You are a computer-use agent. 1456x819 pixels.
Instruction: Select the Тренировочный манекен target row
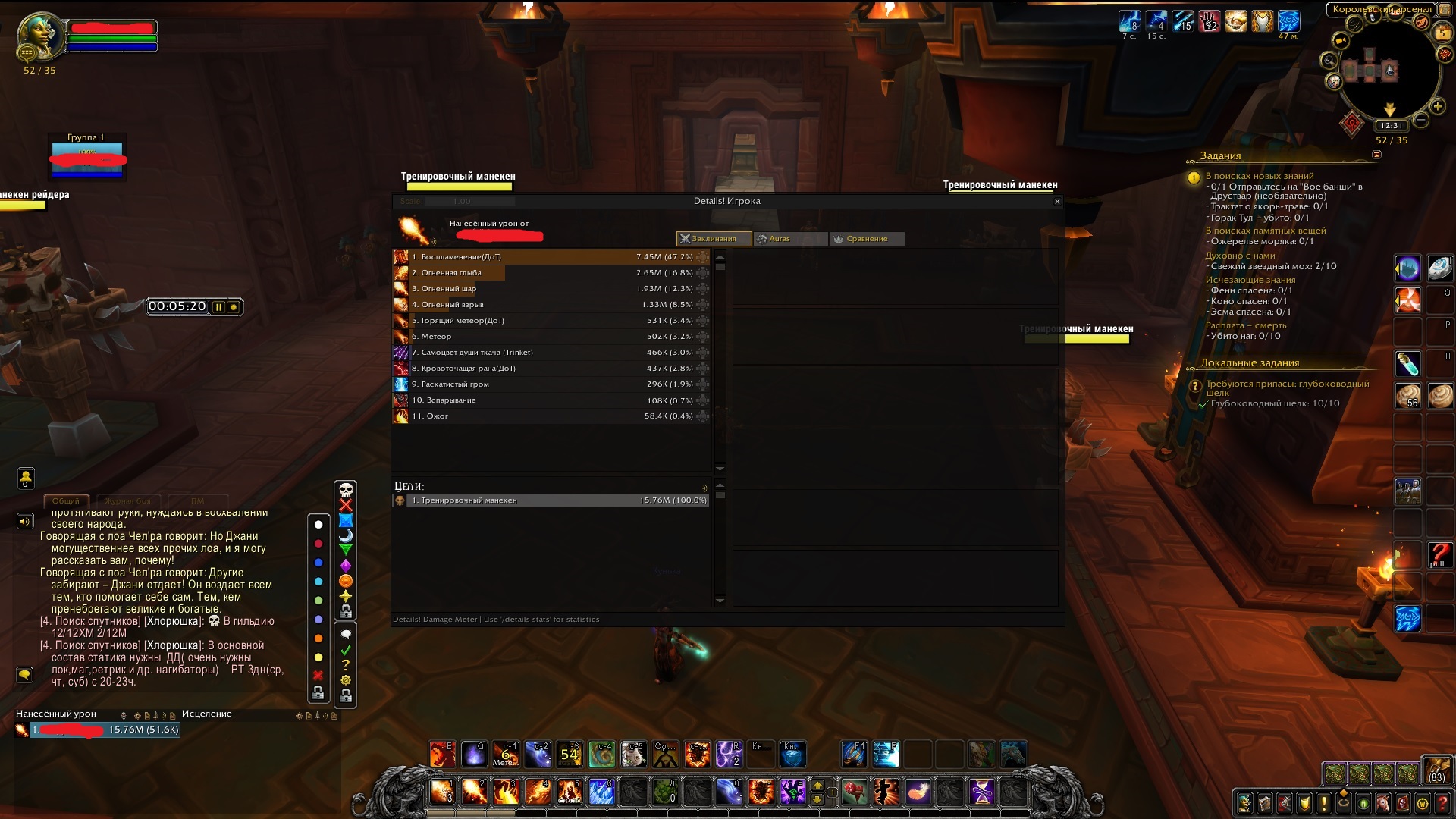click(x=557, y=500)
